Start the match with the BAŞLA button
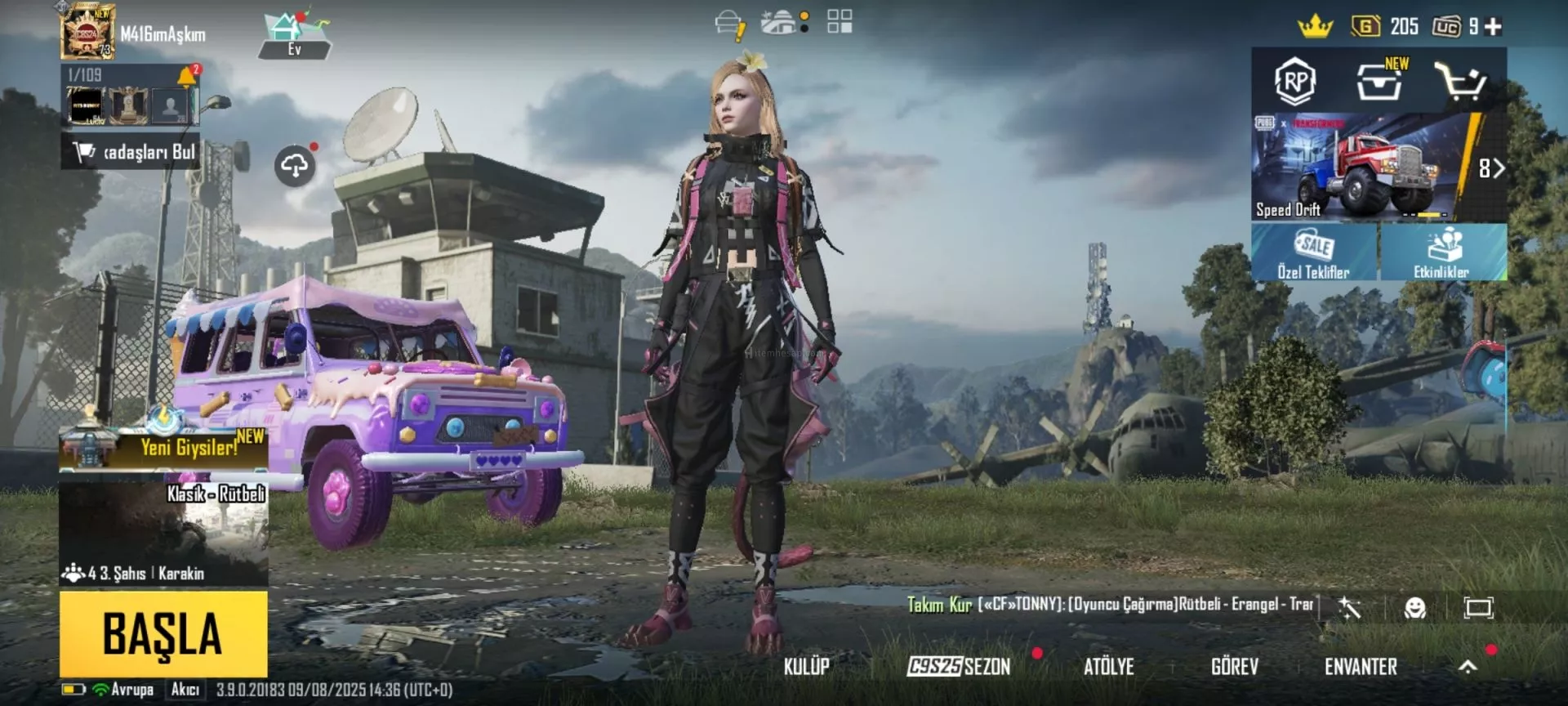This screenshot has height=706, width=1568. coord(163,634)
